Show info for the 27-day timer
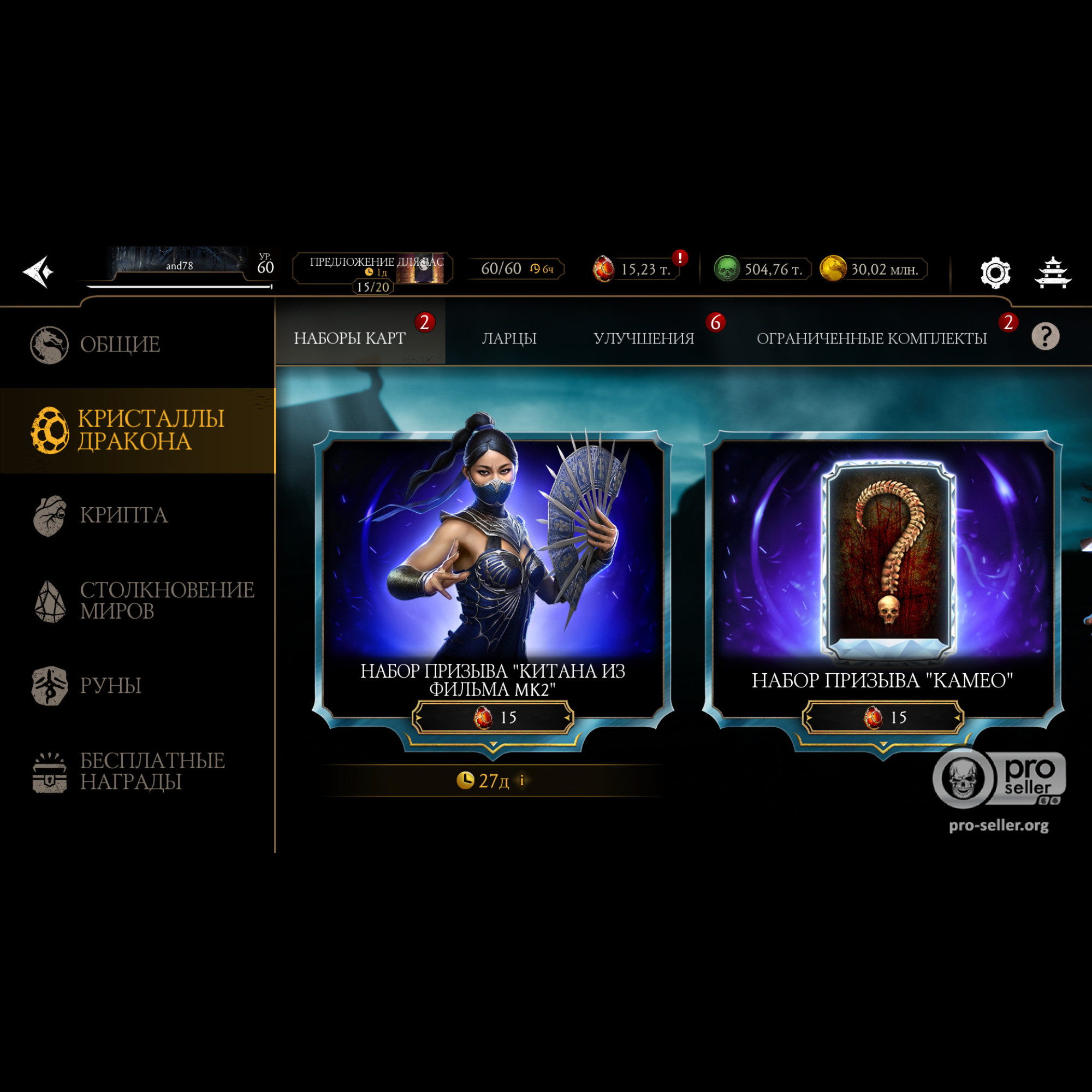1092x1092 pixels. [x=521, y=781]
